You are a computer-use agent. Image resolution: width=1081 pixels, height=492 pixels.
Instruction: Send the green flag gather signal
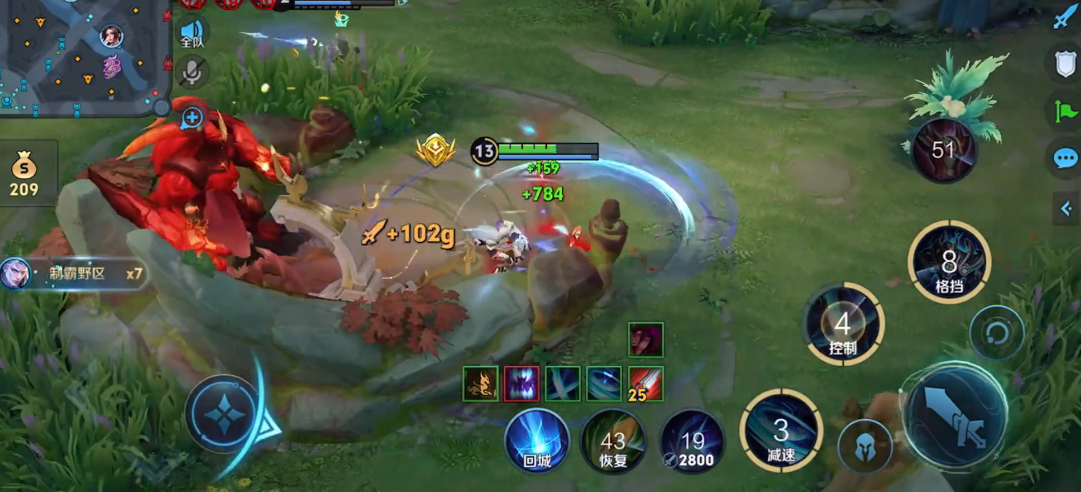(x=1065, y=110)
